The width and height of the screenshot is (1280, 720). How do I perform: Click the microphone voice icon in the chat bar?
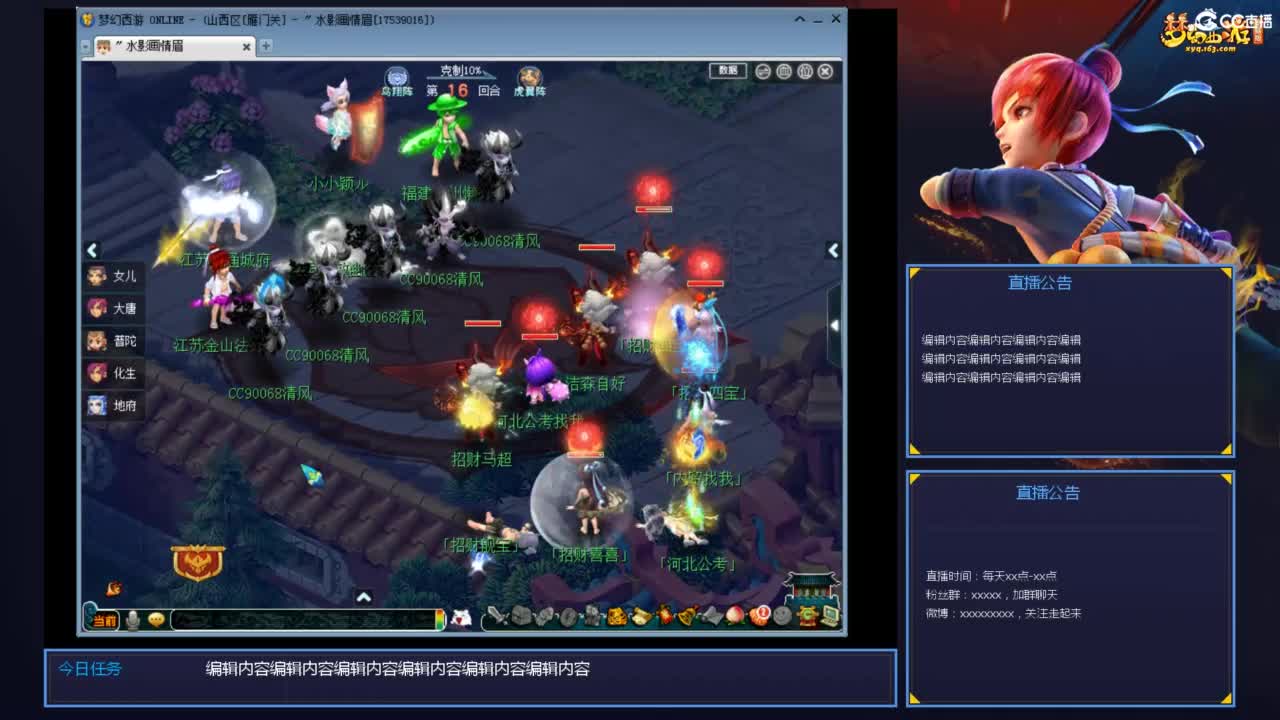point(133,618)
